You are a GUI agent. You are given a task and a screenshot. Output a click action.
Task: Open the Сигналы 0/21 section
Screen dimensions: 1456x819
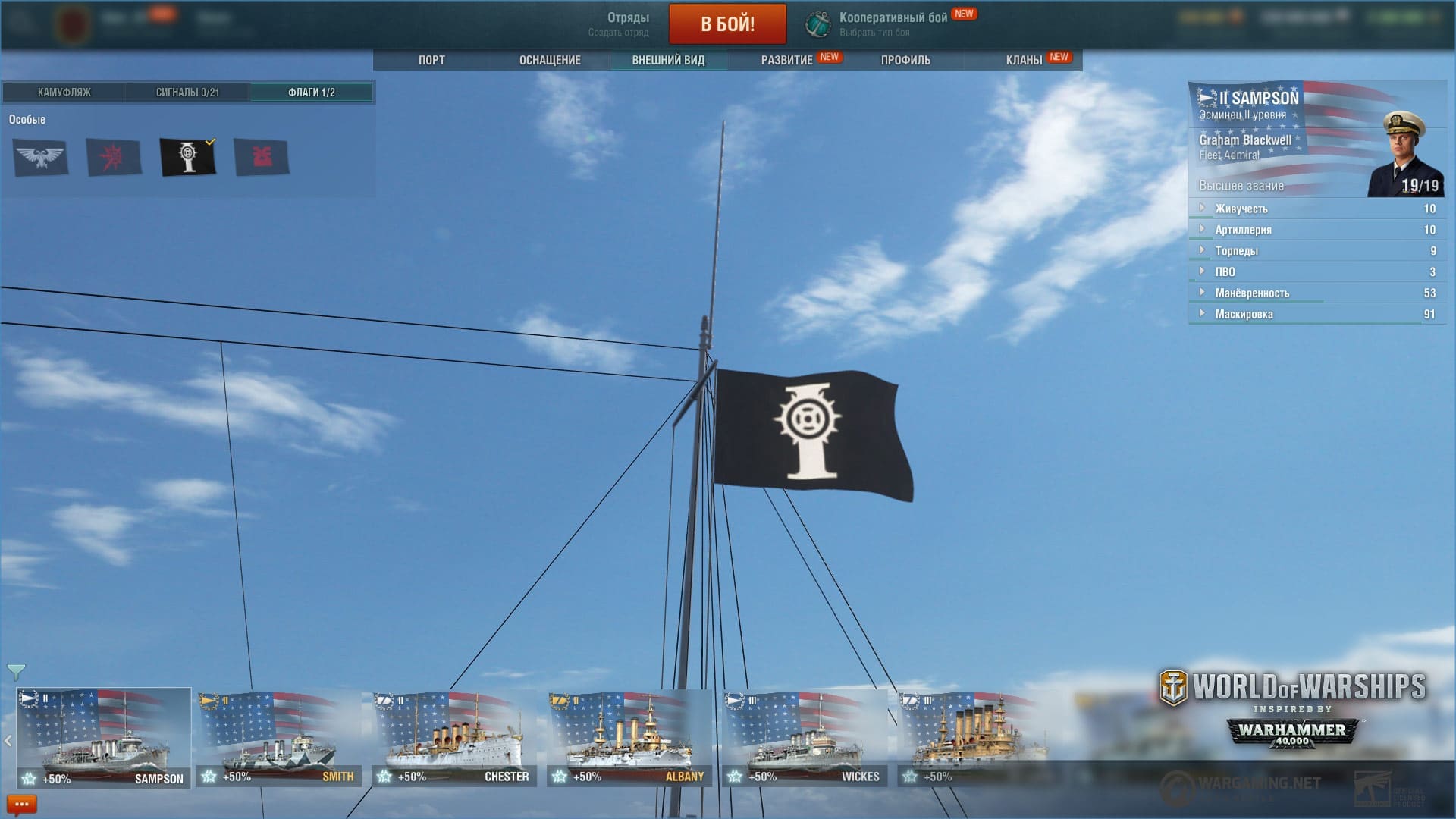coord(187,93)
